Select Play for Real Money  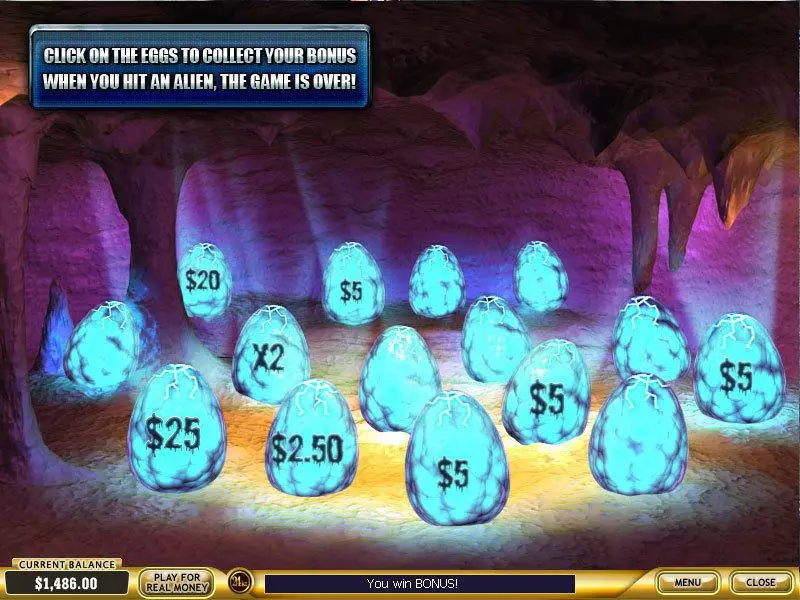[x=176, y=582]
